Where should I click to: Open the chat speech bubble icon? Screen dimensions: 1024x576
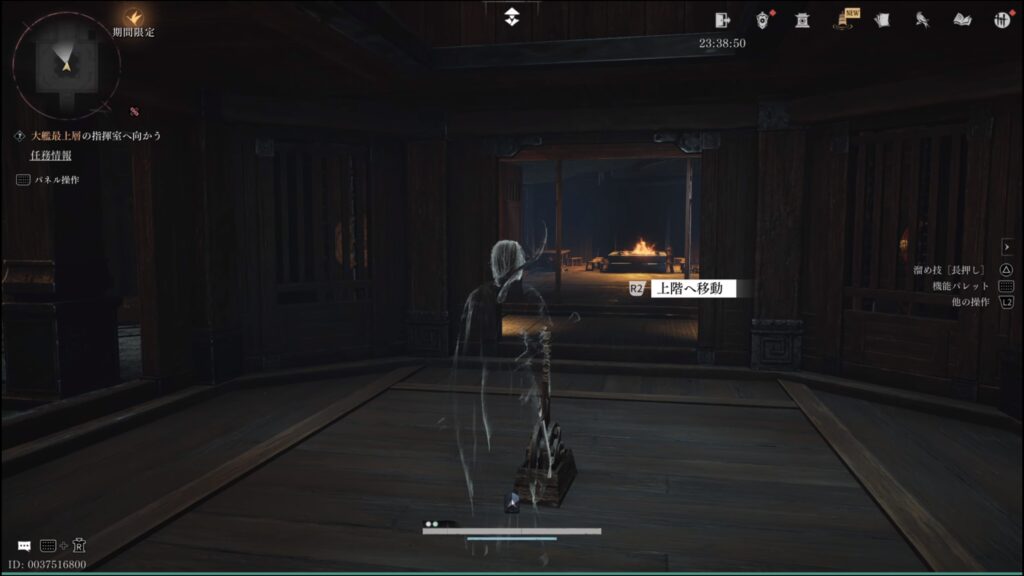point(24,546)
